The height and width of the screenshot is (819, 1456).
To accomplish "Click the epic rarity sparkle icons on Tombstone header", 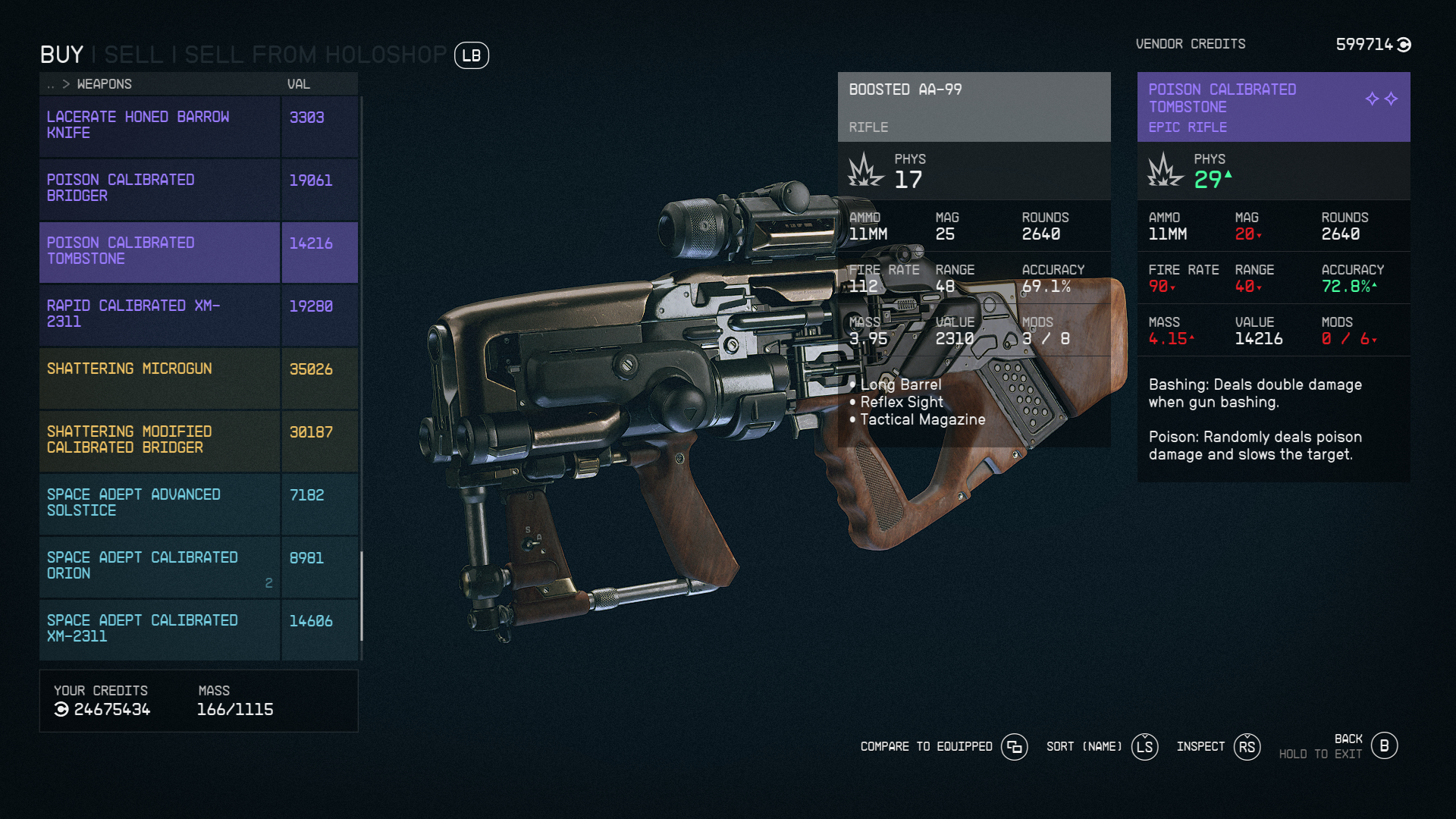I will click(x=1380, y=99).
